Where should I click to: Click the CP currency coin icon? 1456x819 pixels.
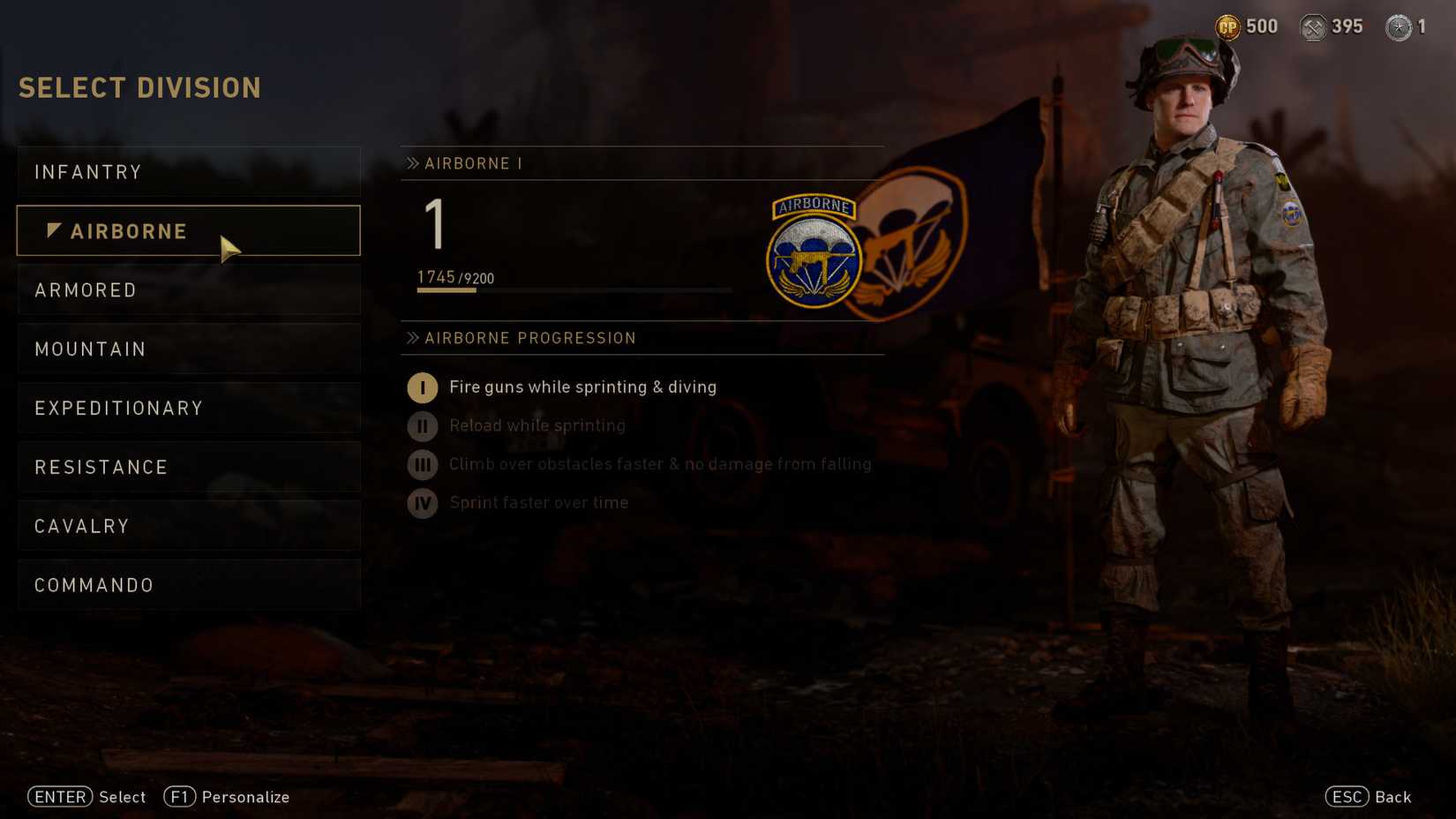pyautogui.click(x=1227, y=26)
